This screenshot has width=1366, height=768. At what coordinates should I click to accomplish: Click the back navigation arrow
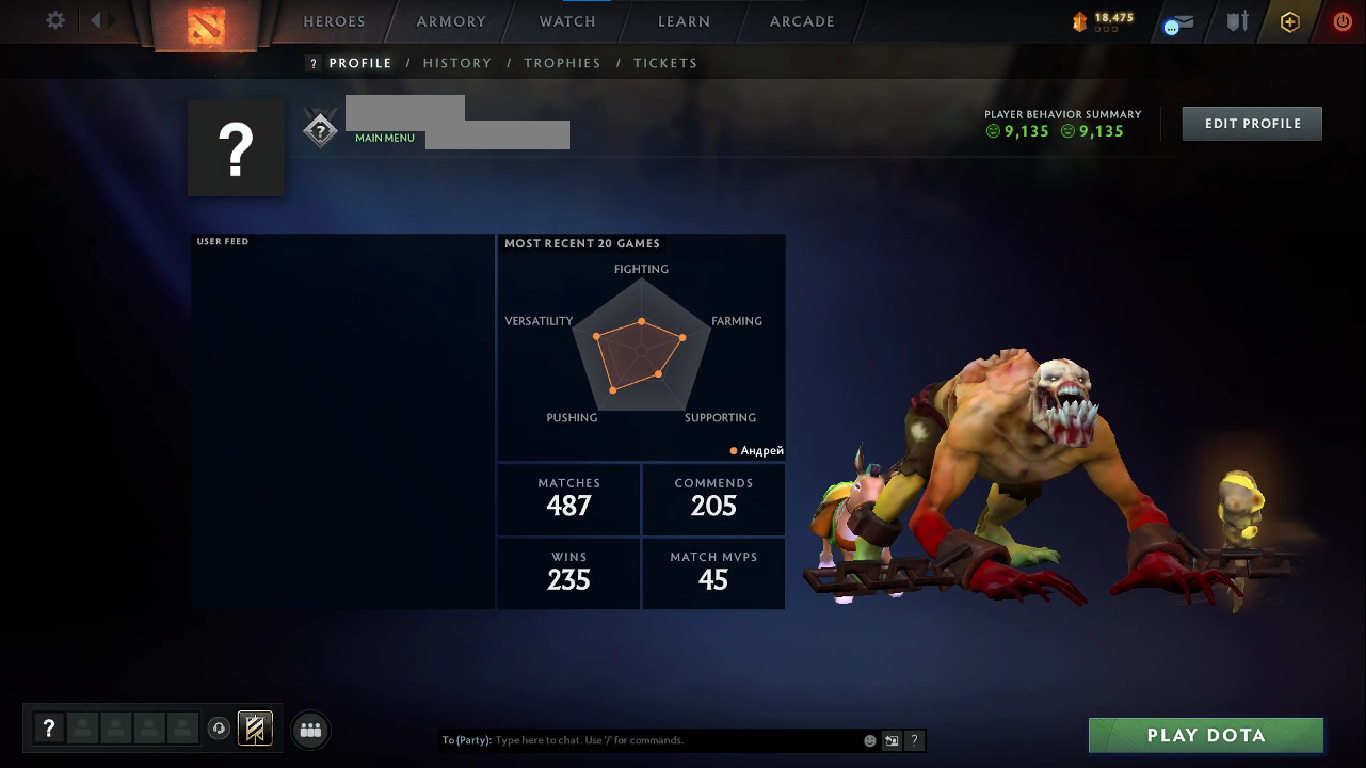tap(96, 20)
